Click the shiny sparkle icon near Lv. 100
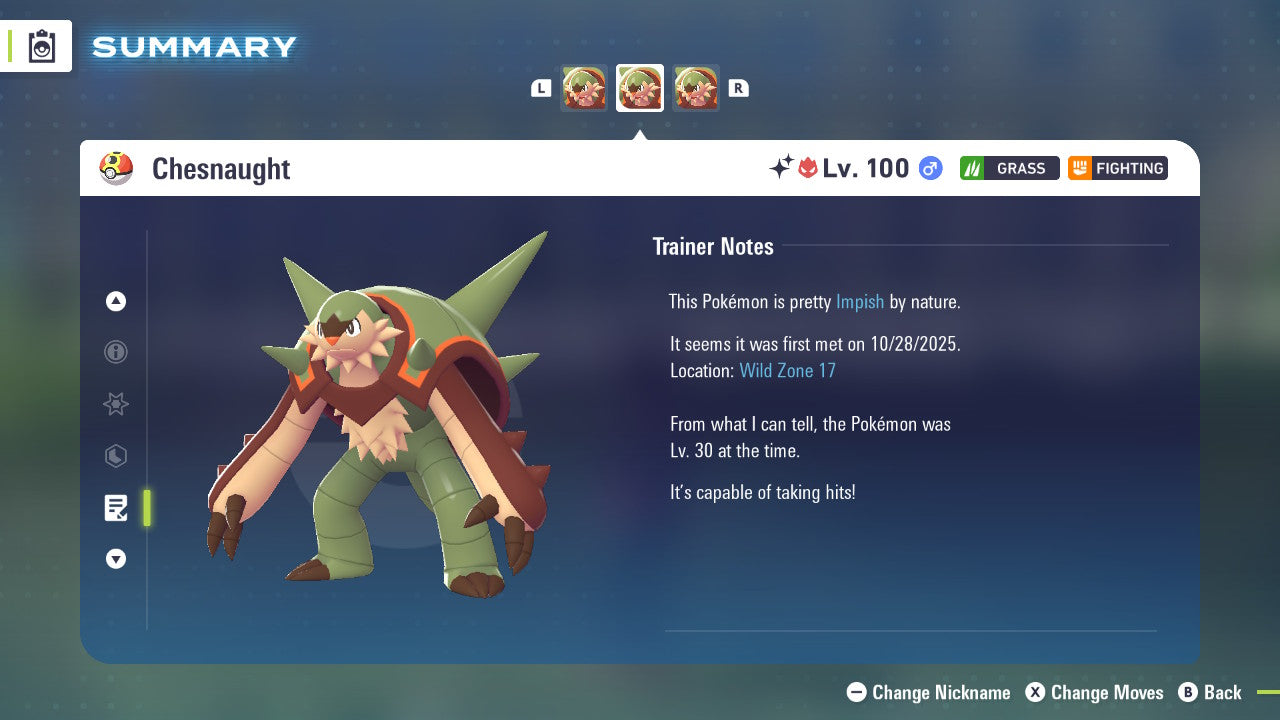 pyautogui.click(x=783, y=168)
